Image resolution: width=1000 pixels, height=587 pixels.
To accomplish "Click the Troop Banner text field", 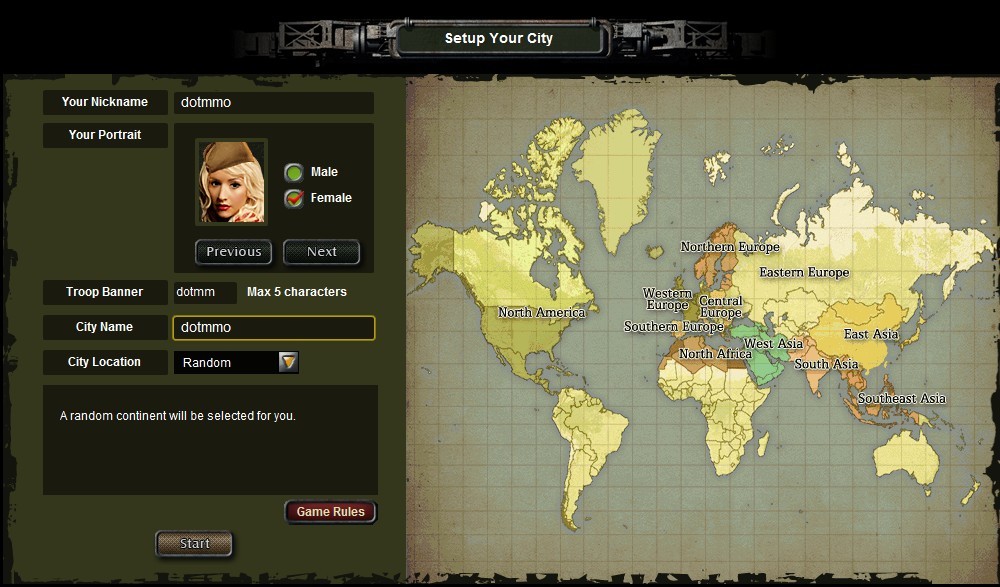I will click(x=205, y=292).
